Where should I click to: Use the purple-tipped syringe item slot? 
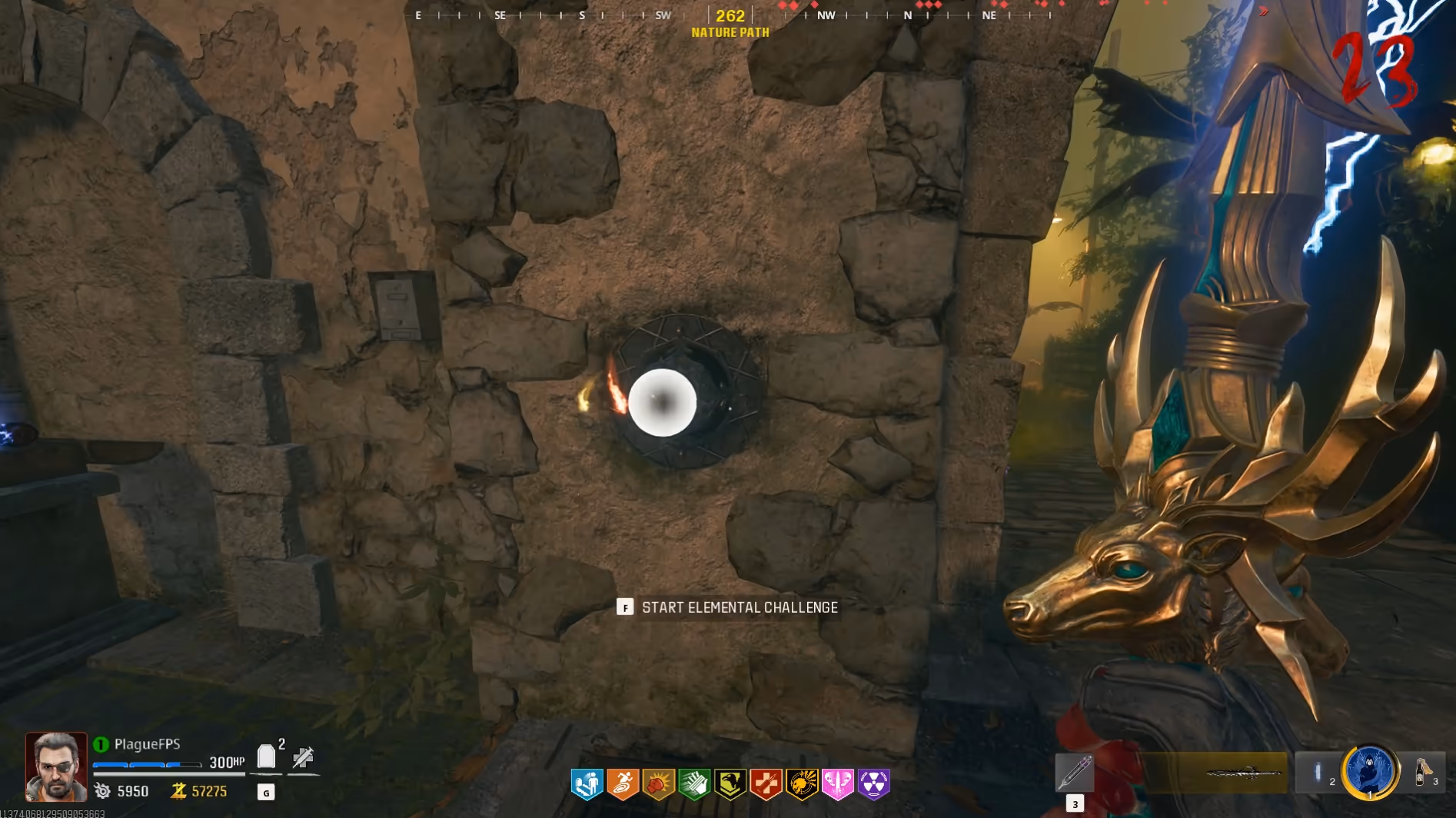pyautogui.click(x=1074, y=772)
